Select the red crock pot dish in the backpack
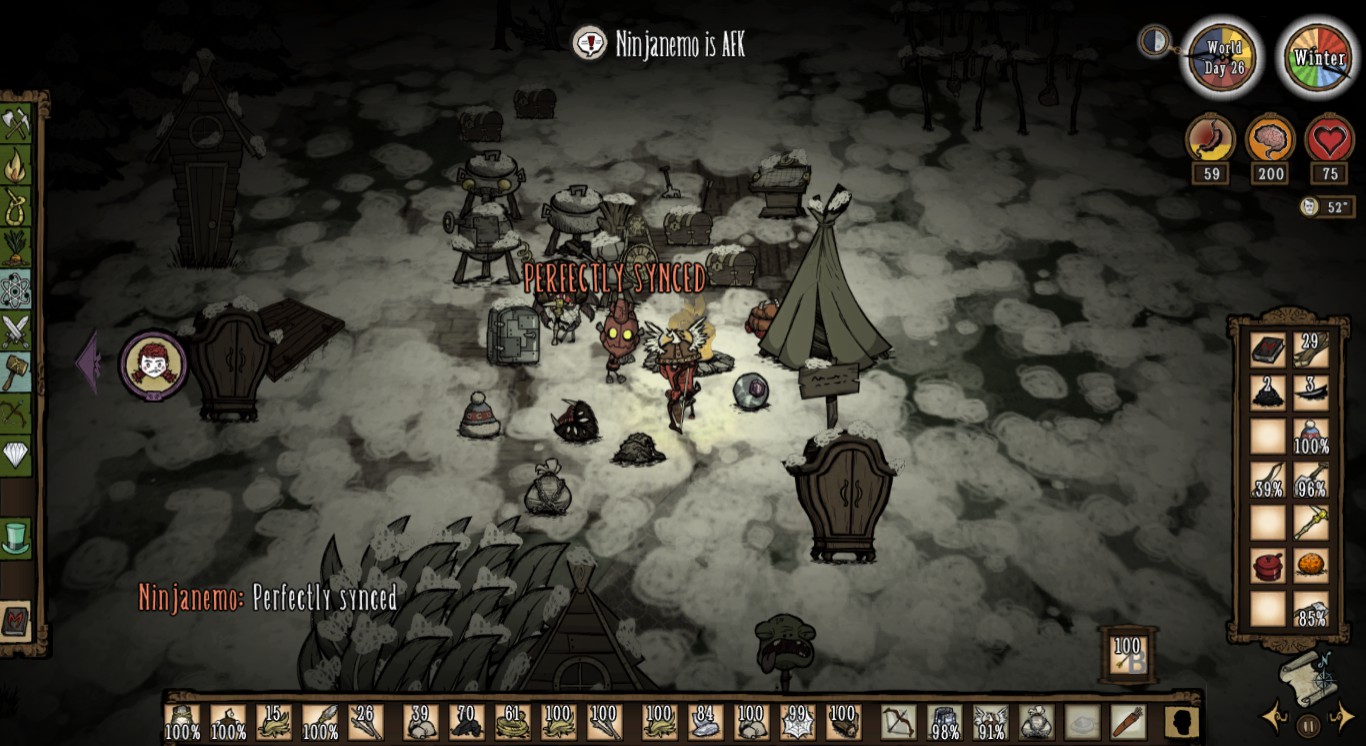 tap(1268, 564)
